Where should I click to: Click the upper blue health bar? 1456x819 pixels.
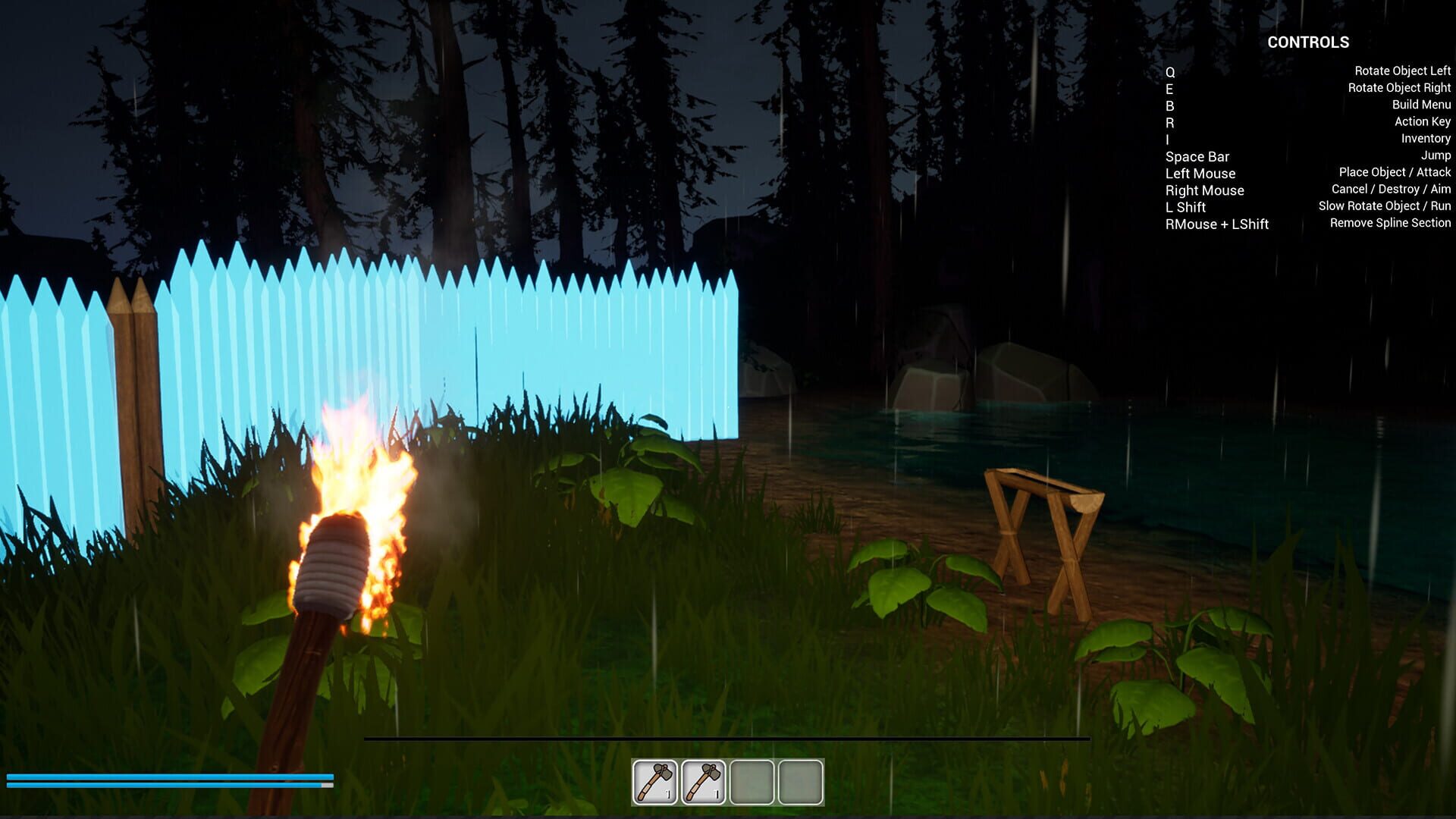point(167,777)
